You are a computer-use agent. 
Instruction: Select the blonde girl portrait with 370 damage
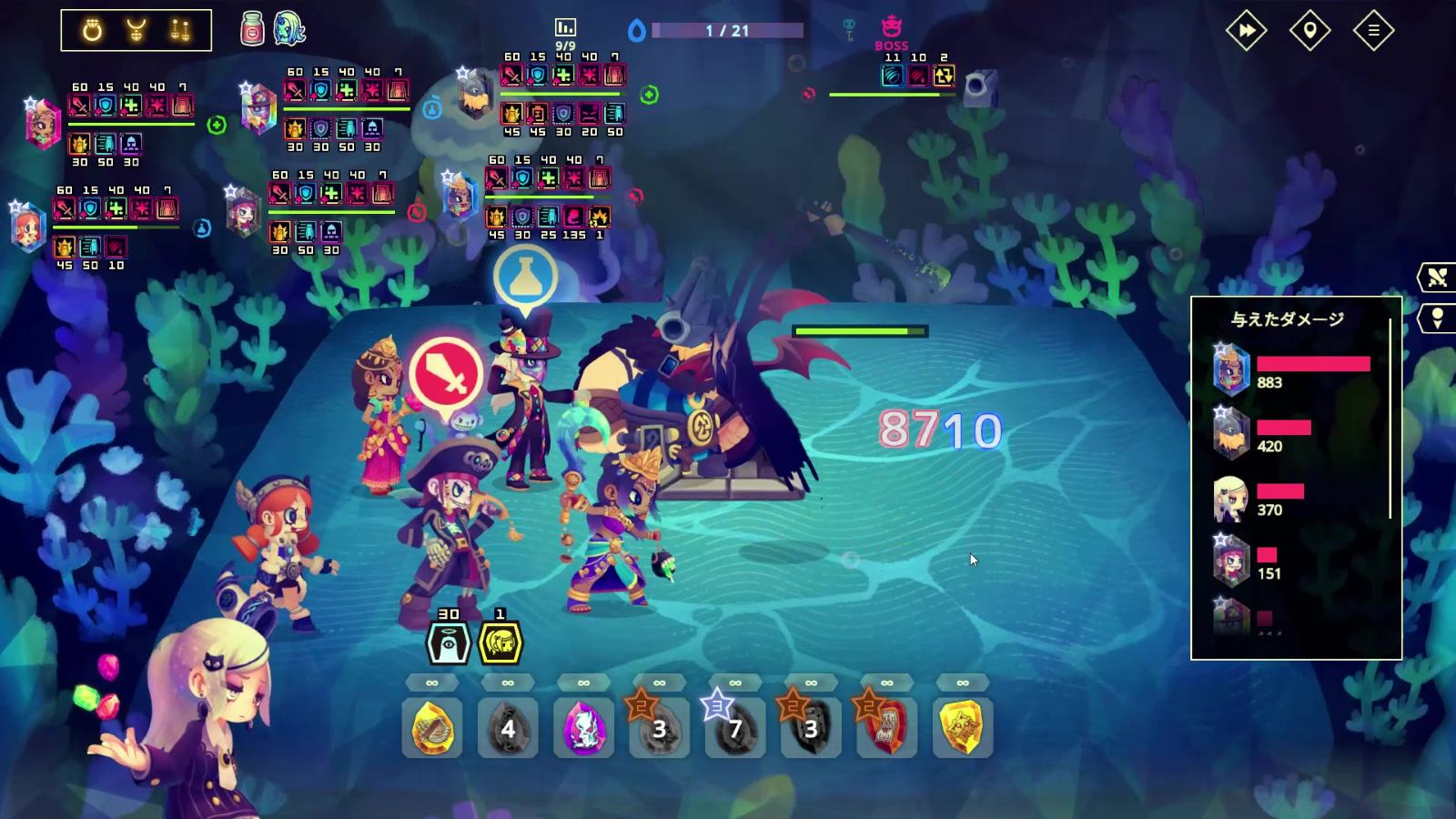1231,498
